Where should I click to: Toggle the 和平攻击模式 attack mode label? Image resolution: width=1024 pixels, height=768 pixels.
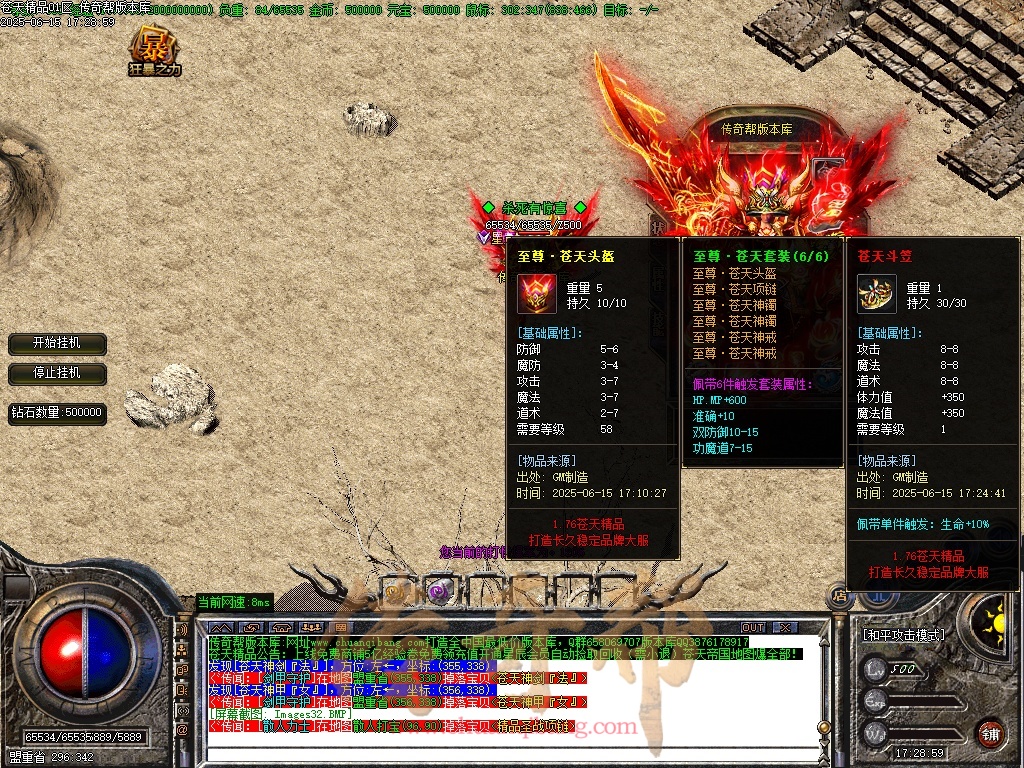(x=905, y=634)
